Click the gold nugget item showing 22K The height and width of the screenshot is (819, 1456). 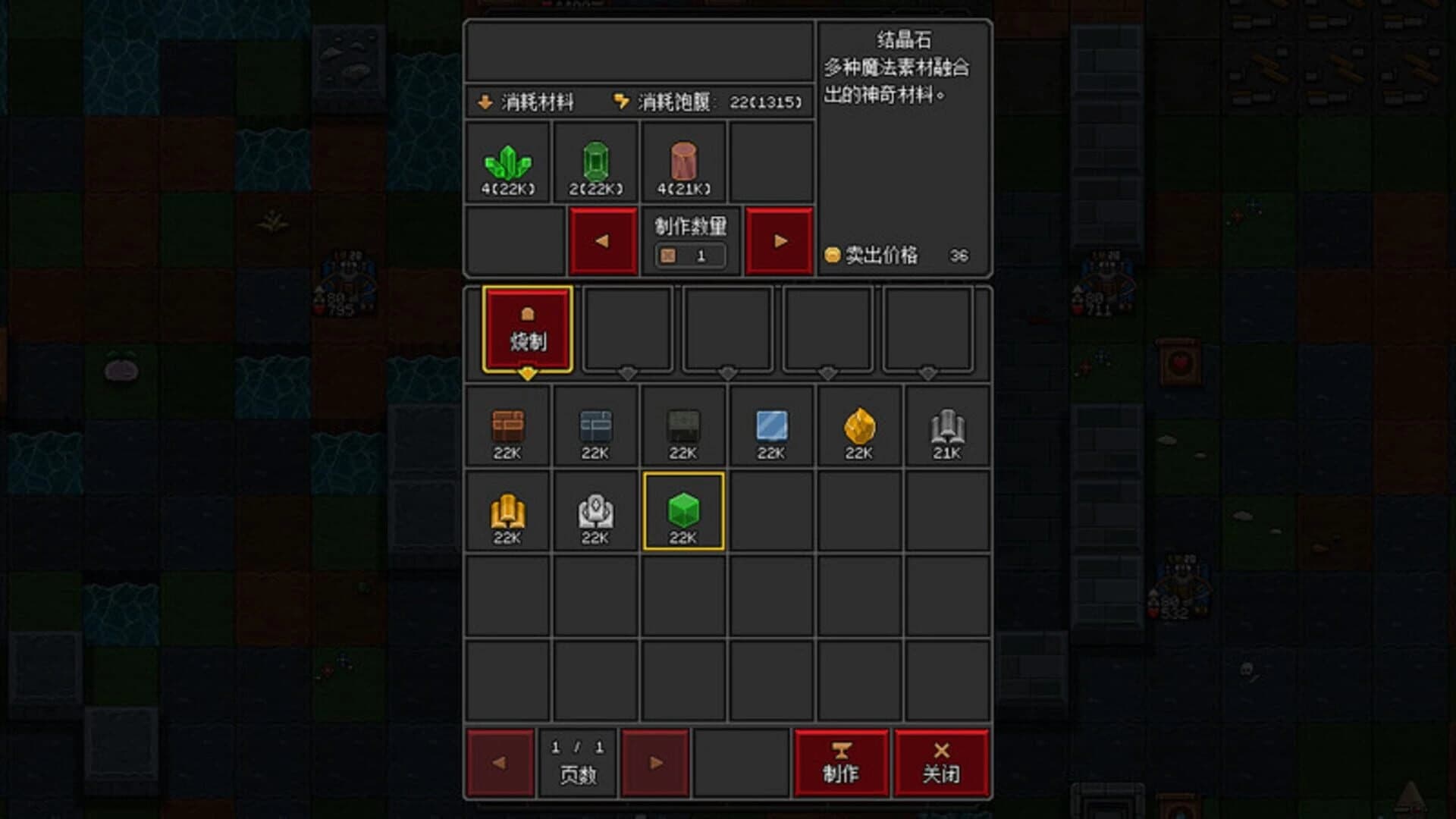pos(858,427)
